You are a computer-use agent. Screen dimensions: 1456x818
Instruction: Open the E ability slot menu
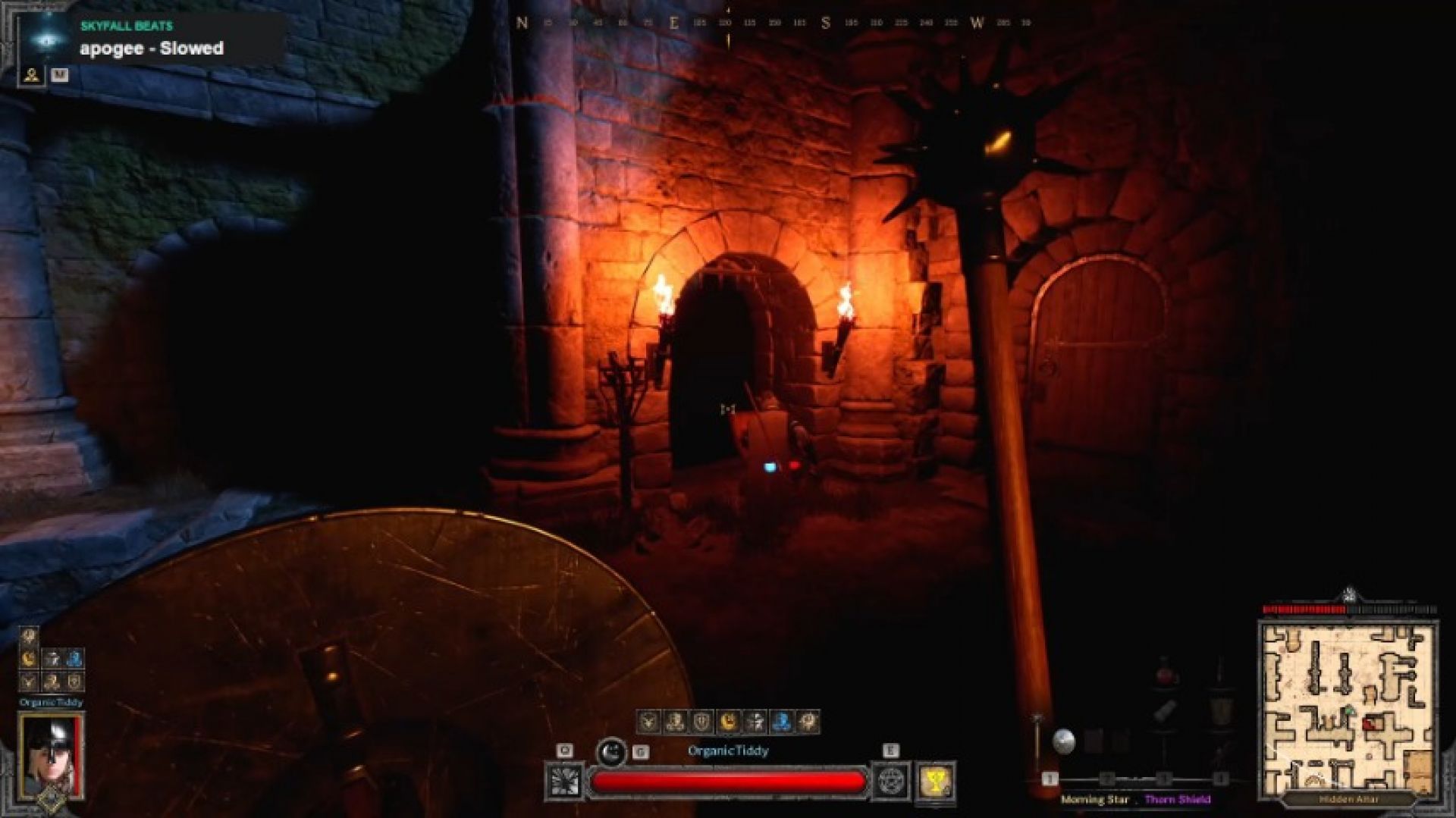pos(891,750)
